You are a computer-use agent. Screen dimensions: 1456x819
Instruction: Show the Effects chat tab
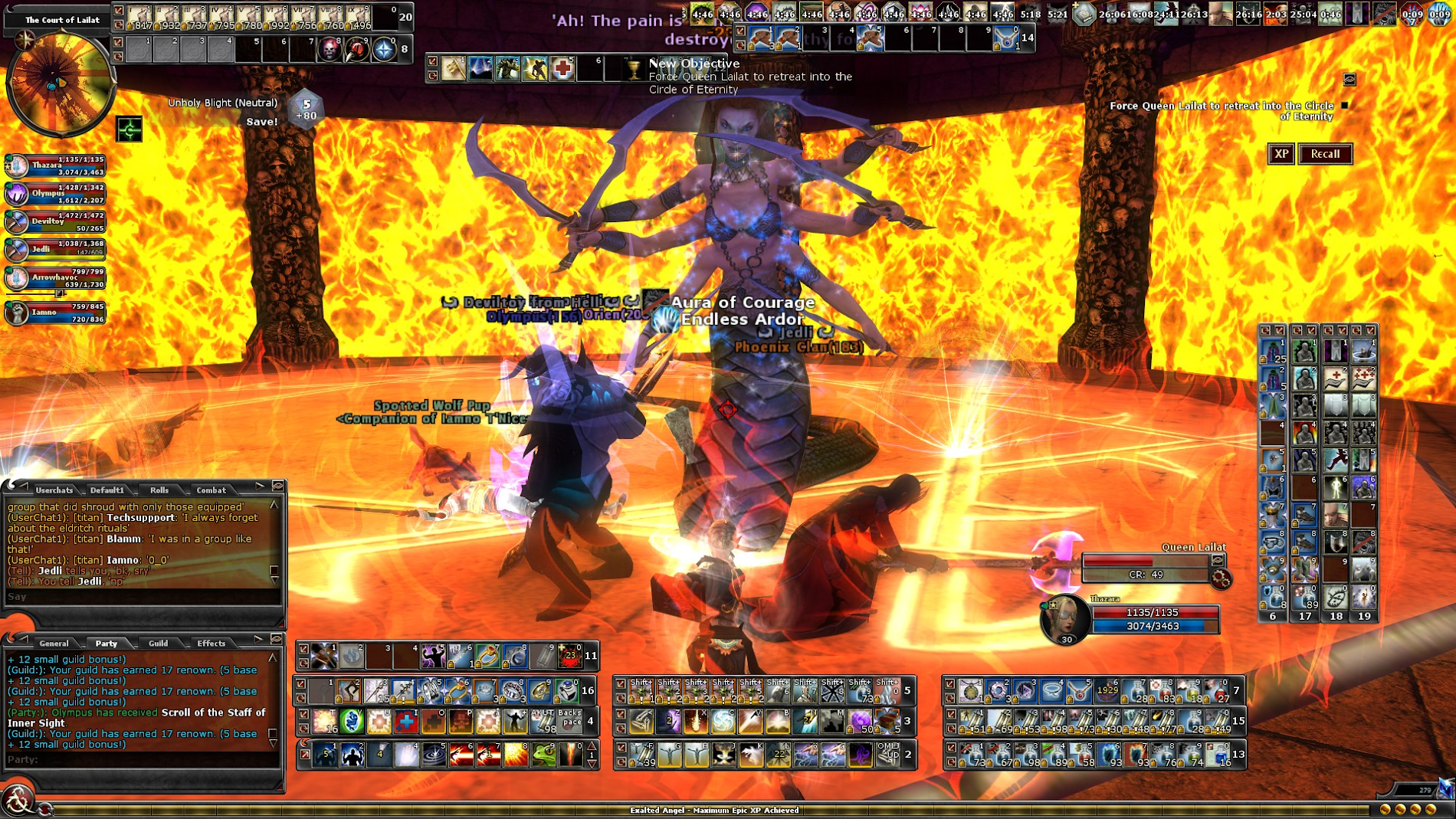click(211, 644)
